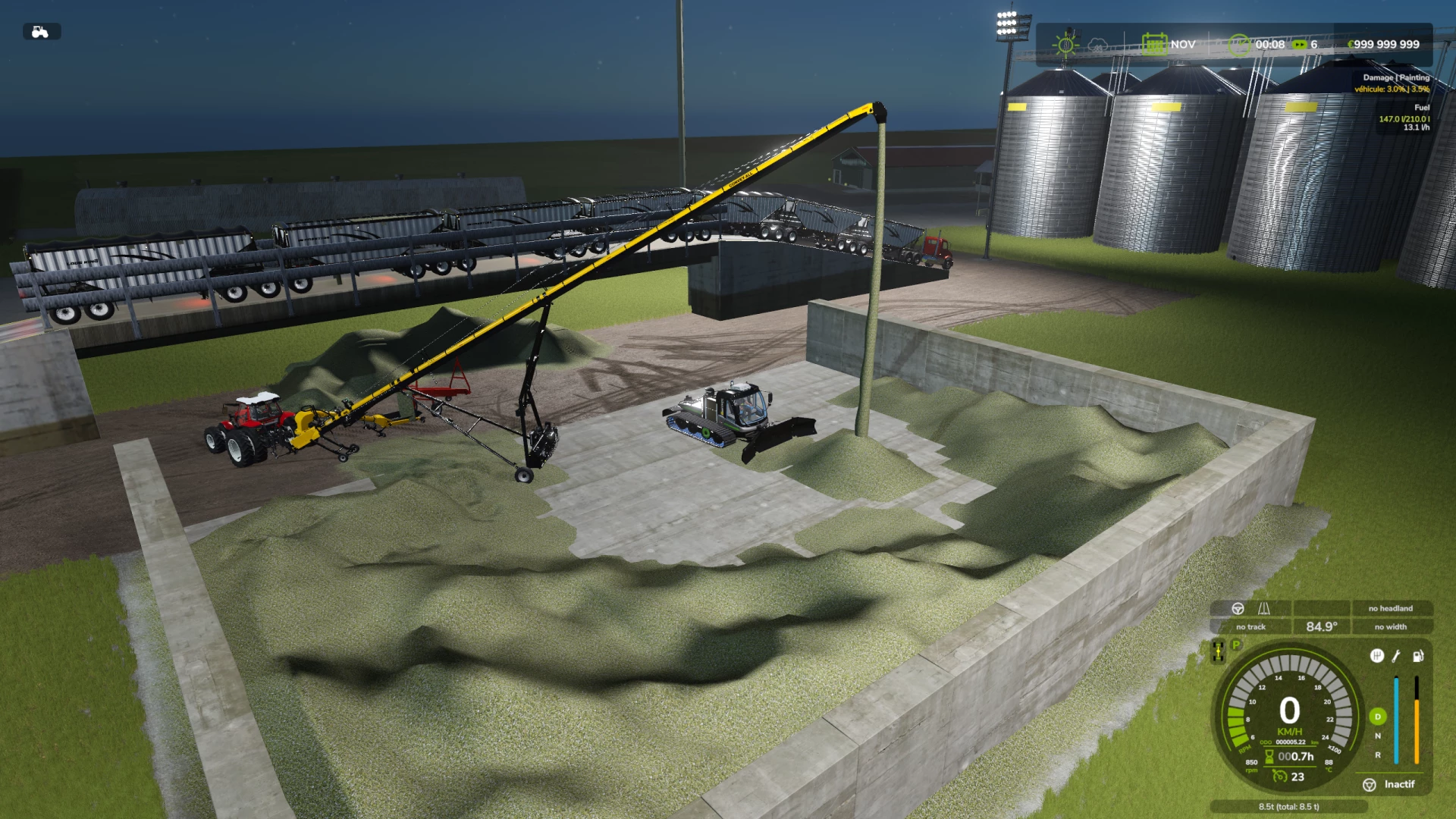Image resolution: width=1456 pixels, height=819 pixels.
Task: Click the no headland button
Action: (1392, 609)
